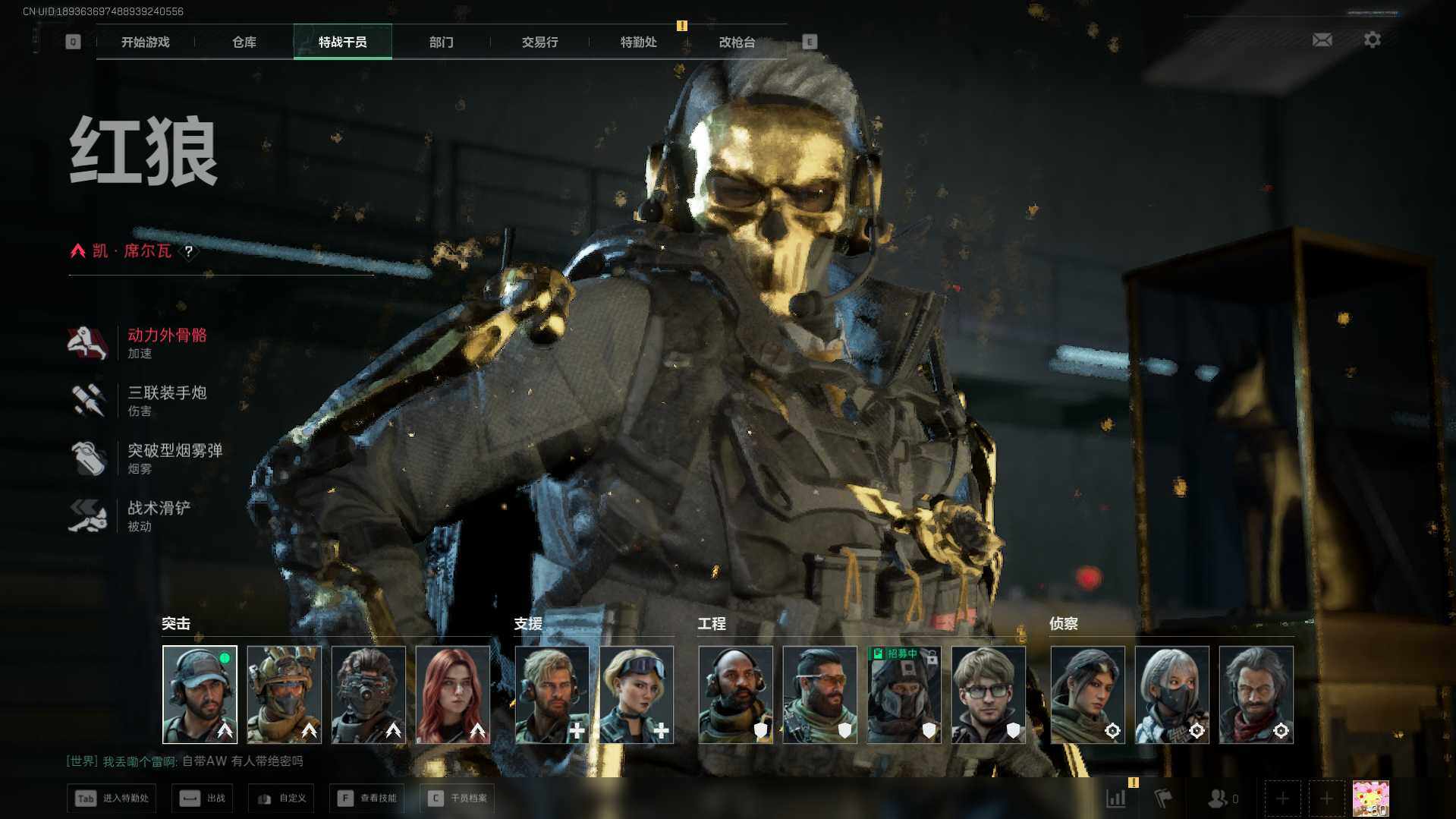Open the 仓库 tab
Screen dimensions: 1456x819
tap(244, 42)
